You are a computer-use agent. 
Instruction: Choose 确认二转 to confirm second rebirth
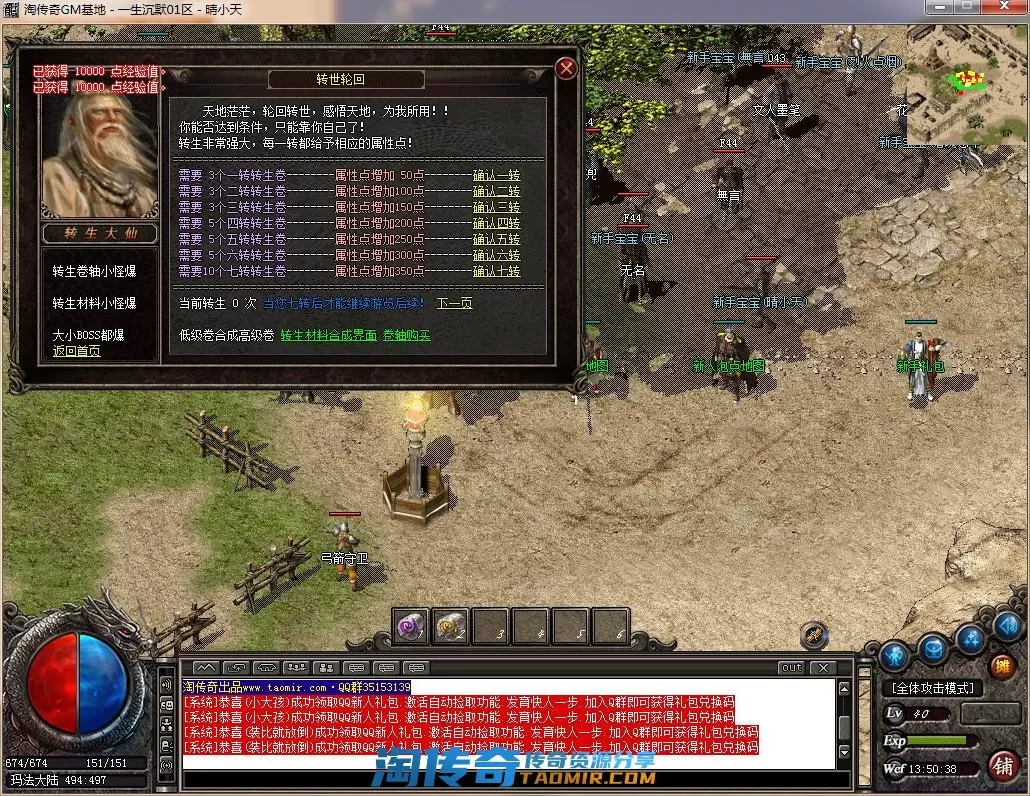tap(496, 192)
